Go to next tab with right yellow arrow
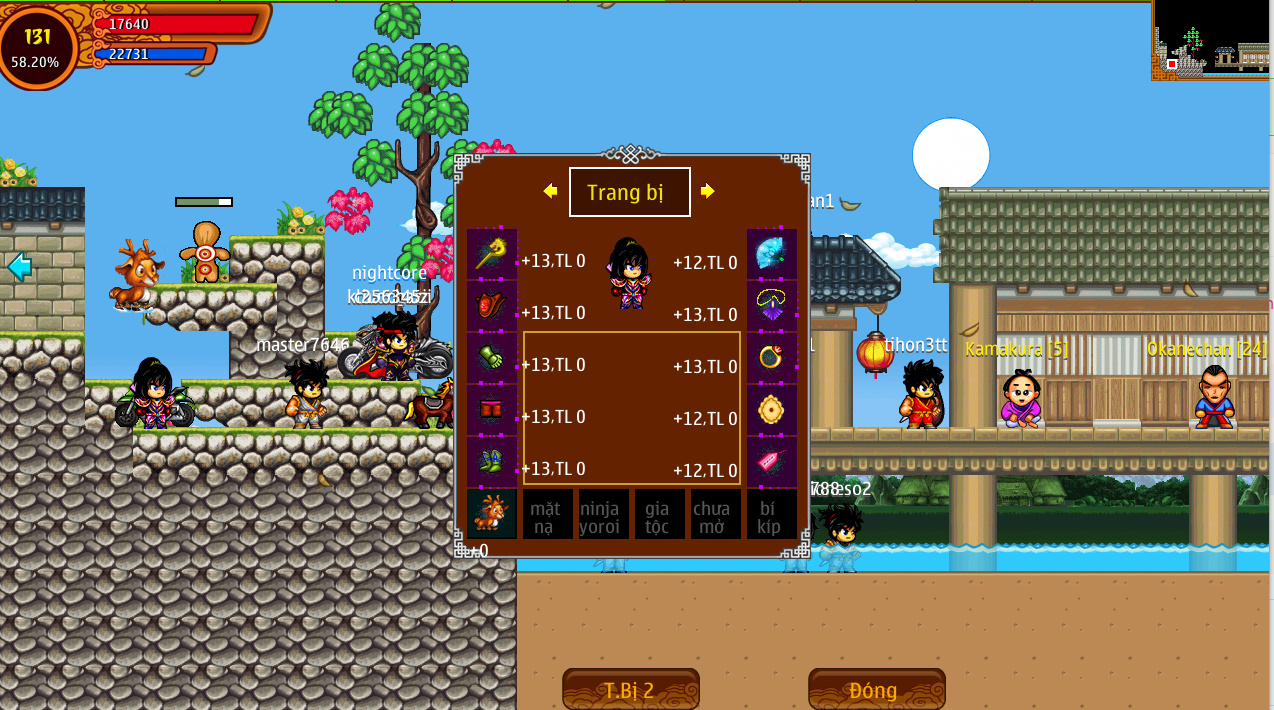Viewport: 1274px width, 710px height. tap(708, 191)
